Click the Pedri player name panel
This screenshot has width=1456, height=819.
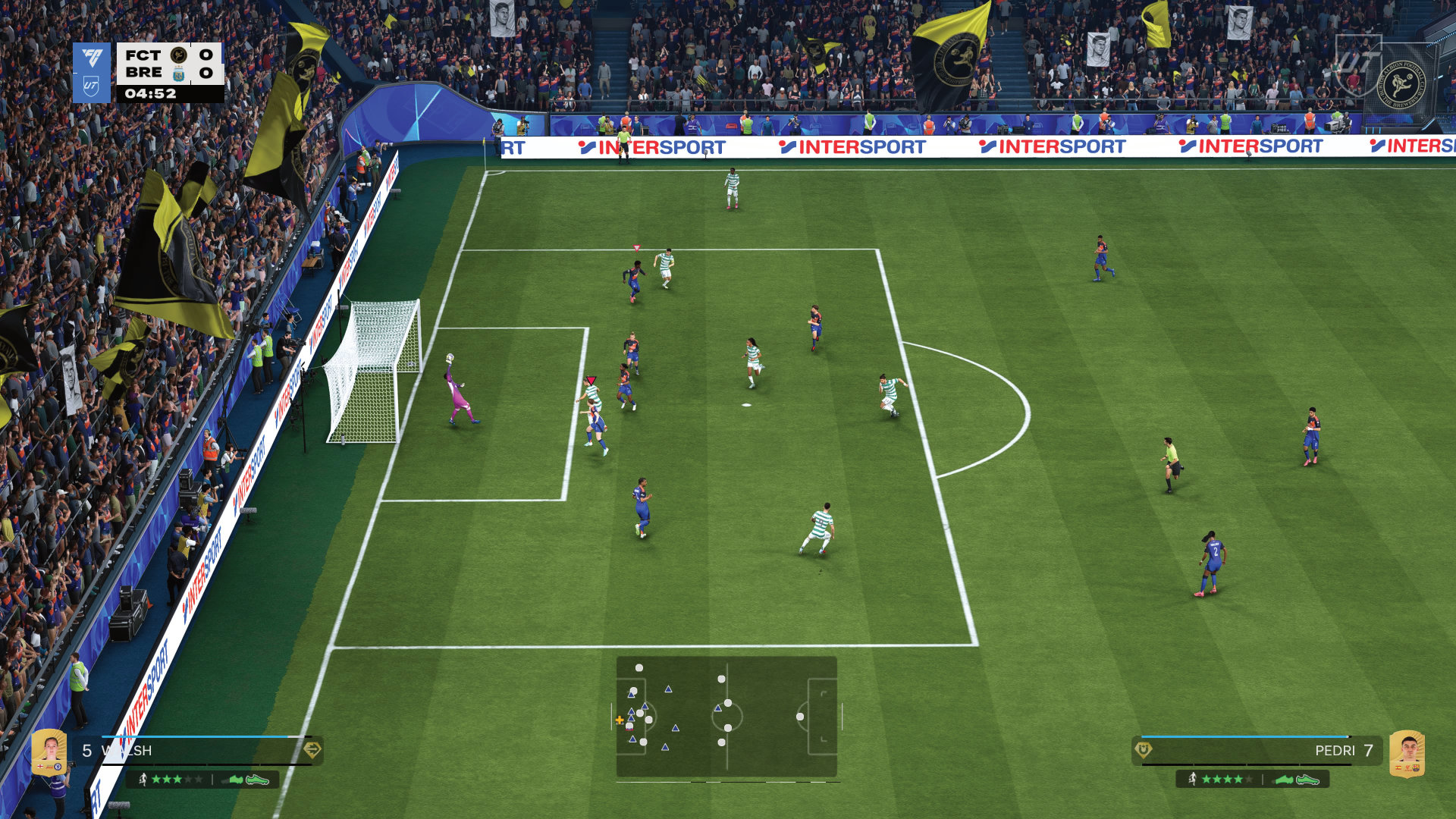(x=1257, y=751)
